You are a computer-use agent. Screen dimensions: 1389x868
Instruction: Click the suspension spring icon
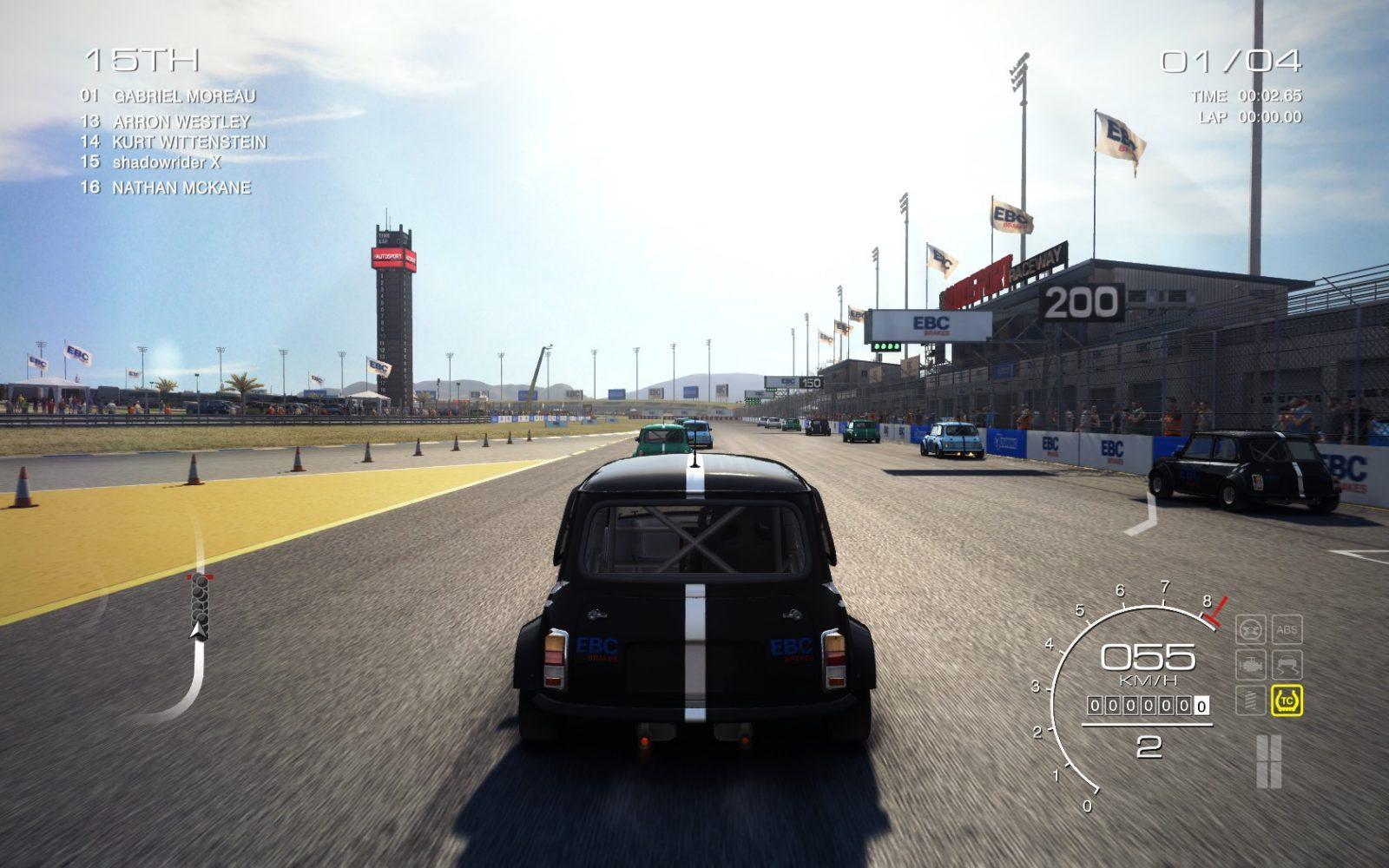pos(1250,700)
